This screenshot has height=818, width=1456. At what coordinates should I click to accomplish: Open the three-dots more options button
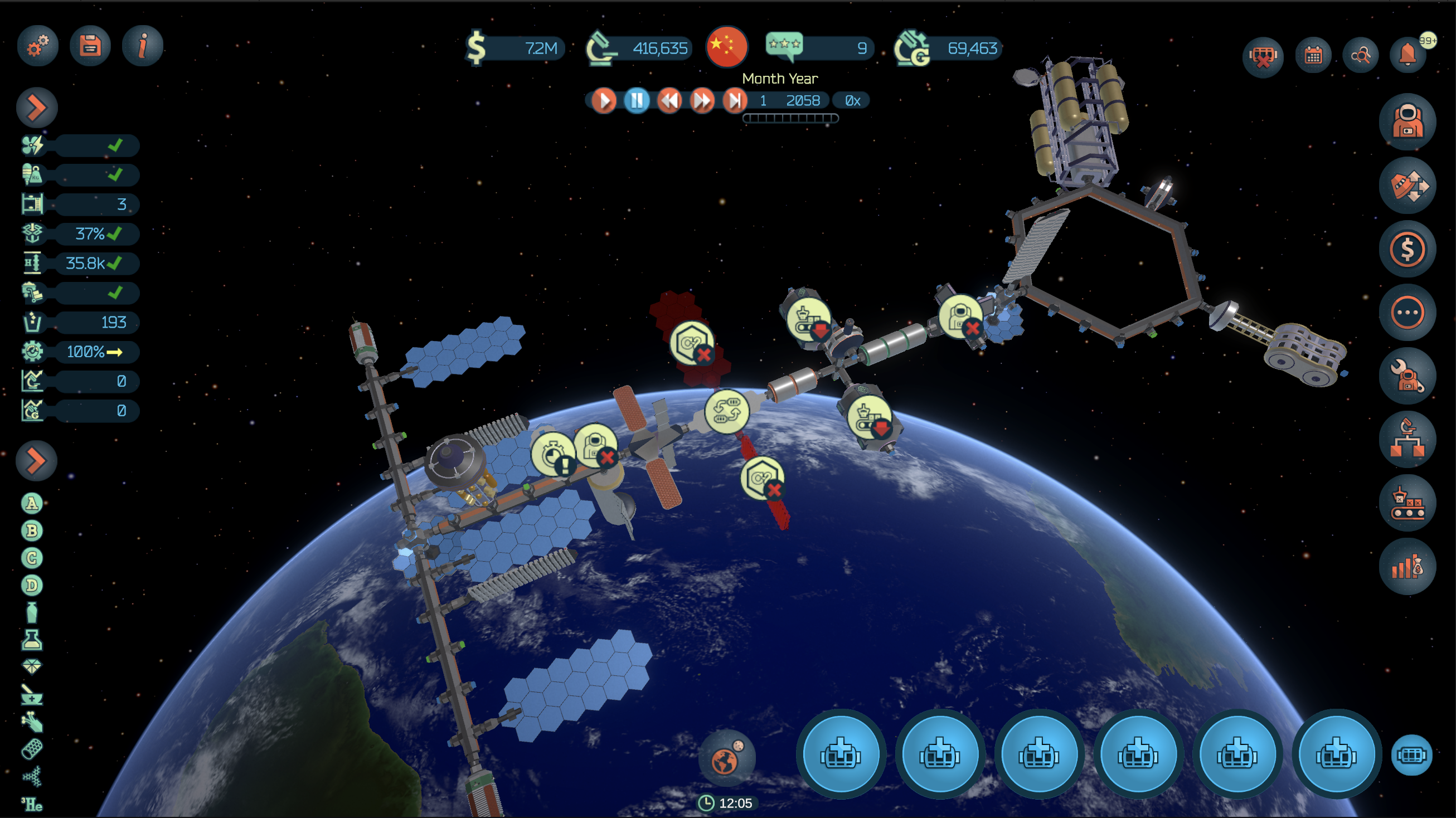(1407, 313)
